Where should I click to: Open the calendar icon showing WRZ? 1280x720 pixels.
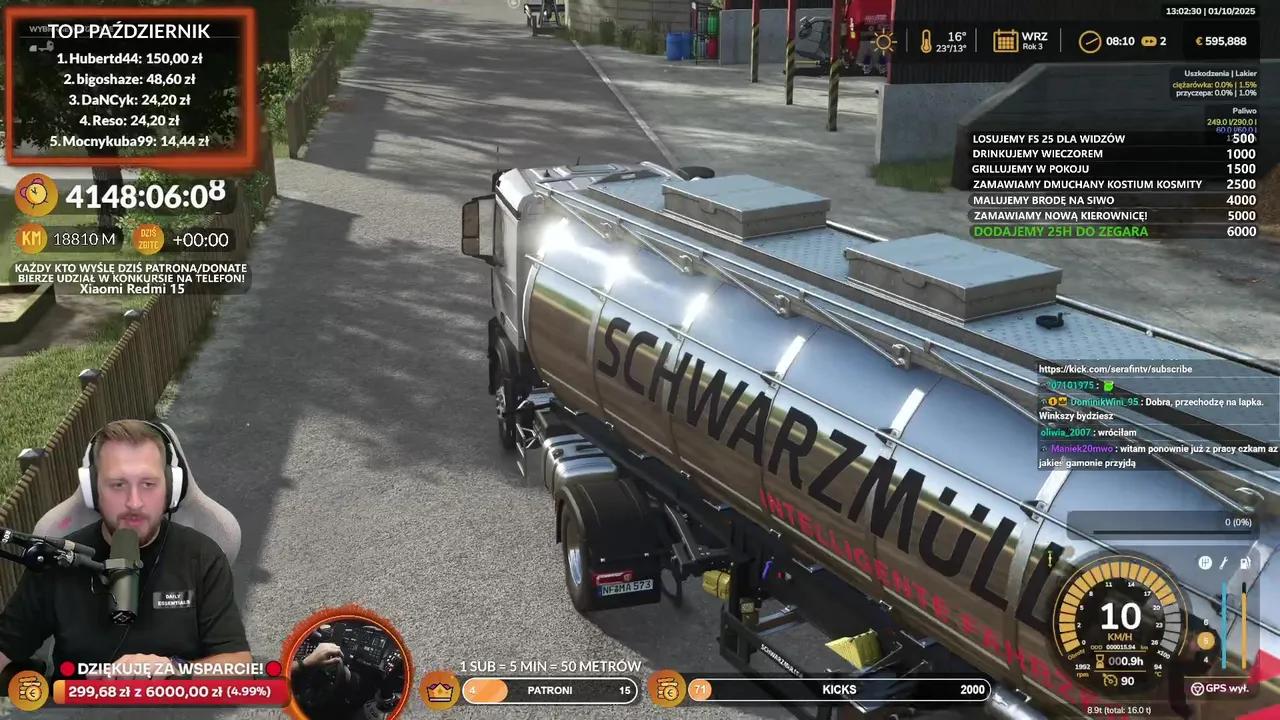point(1005,41)
